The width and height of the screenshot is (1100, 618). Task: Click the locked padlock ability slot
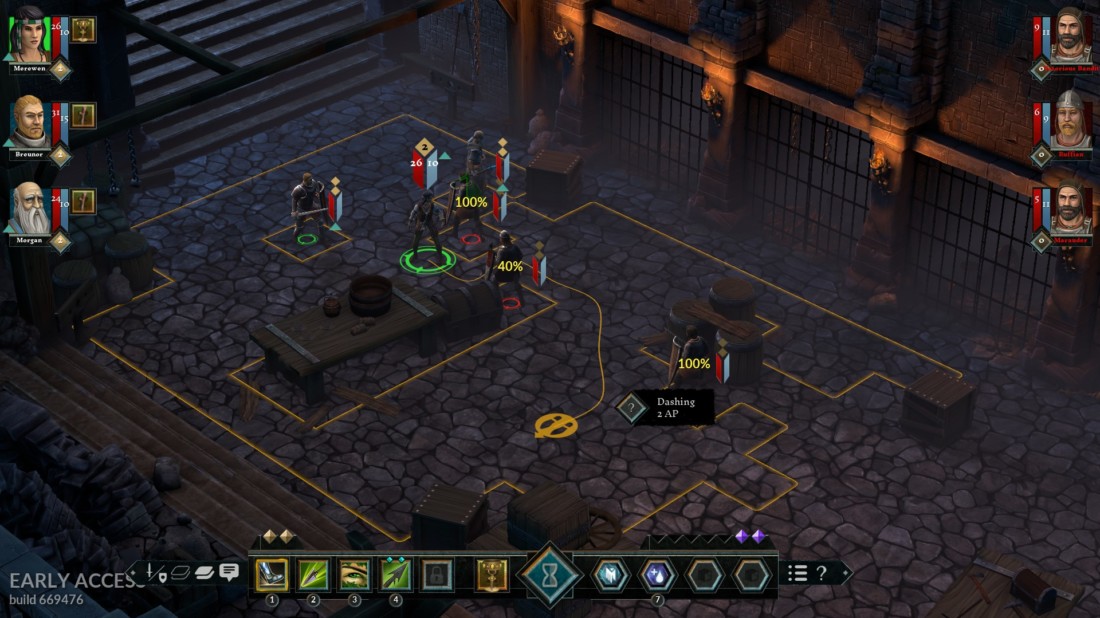click(437, 575)
